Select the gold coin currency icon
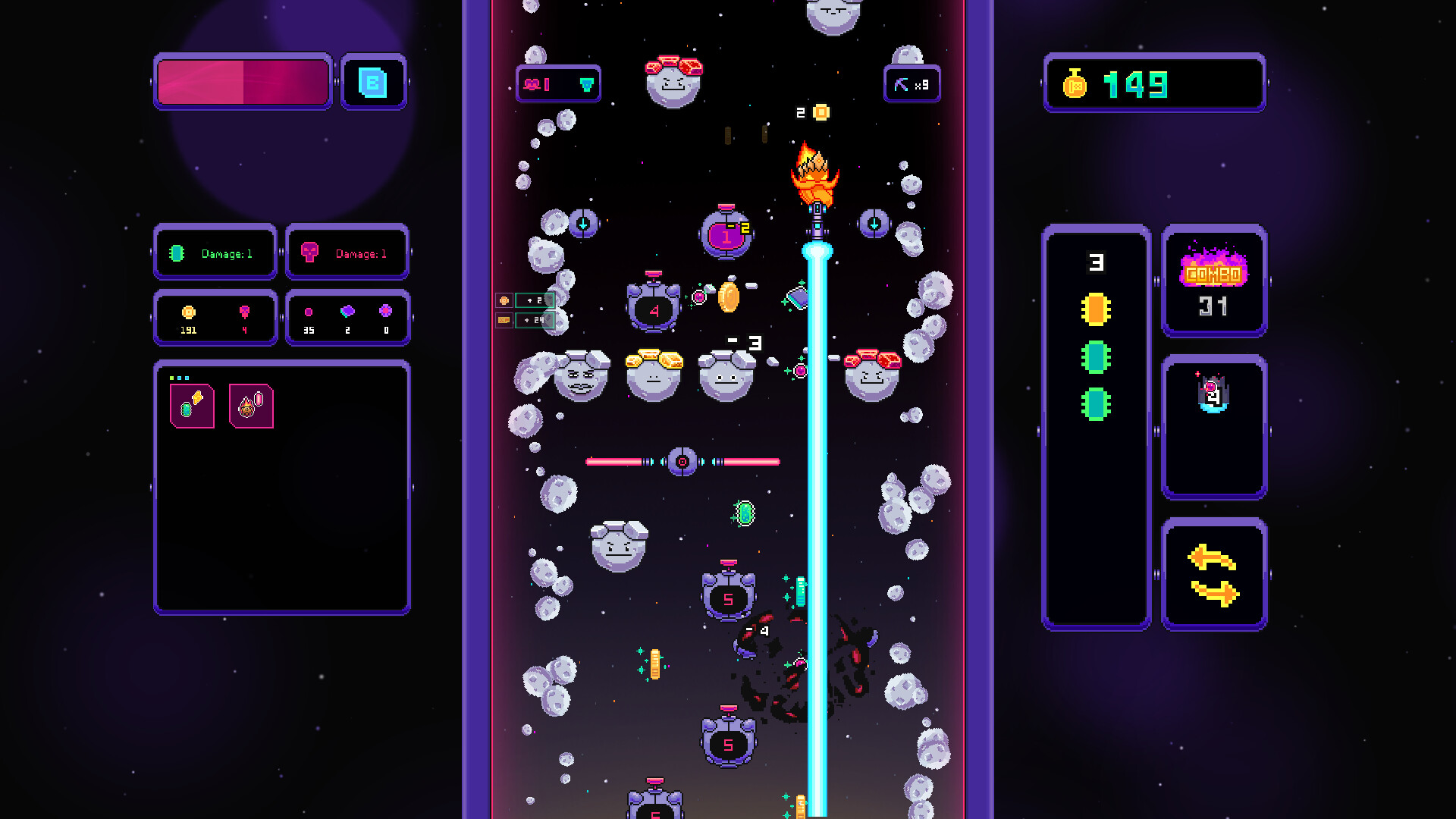This screenshot has width=1456, height=819. pyautogui.click(x=188, y=310)
